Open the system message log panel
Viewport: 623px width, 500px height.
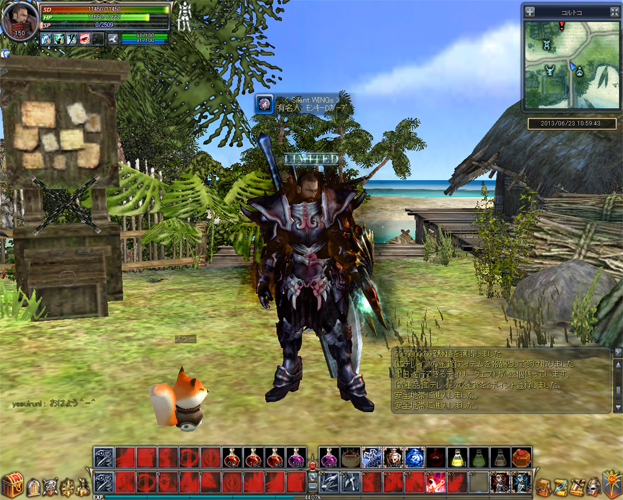tap(501, 379)
